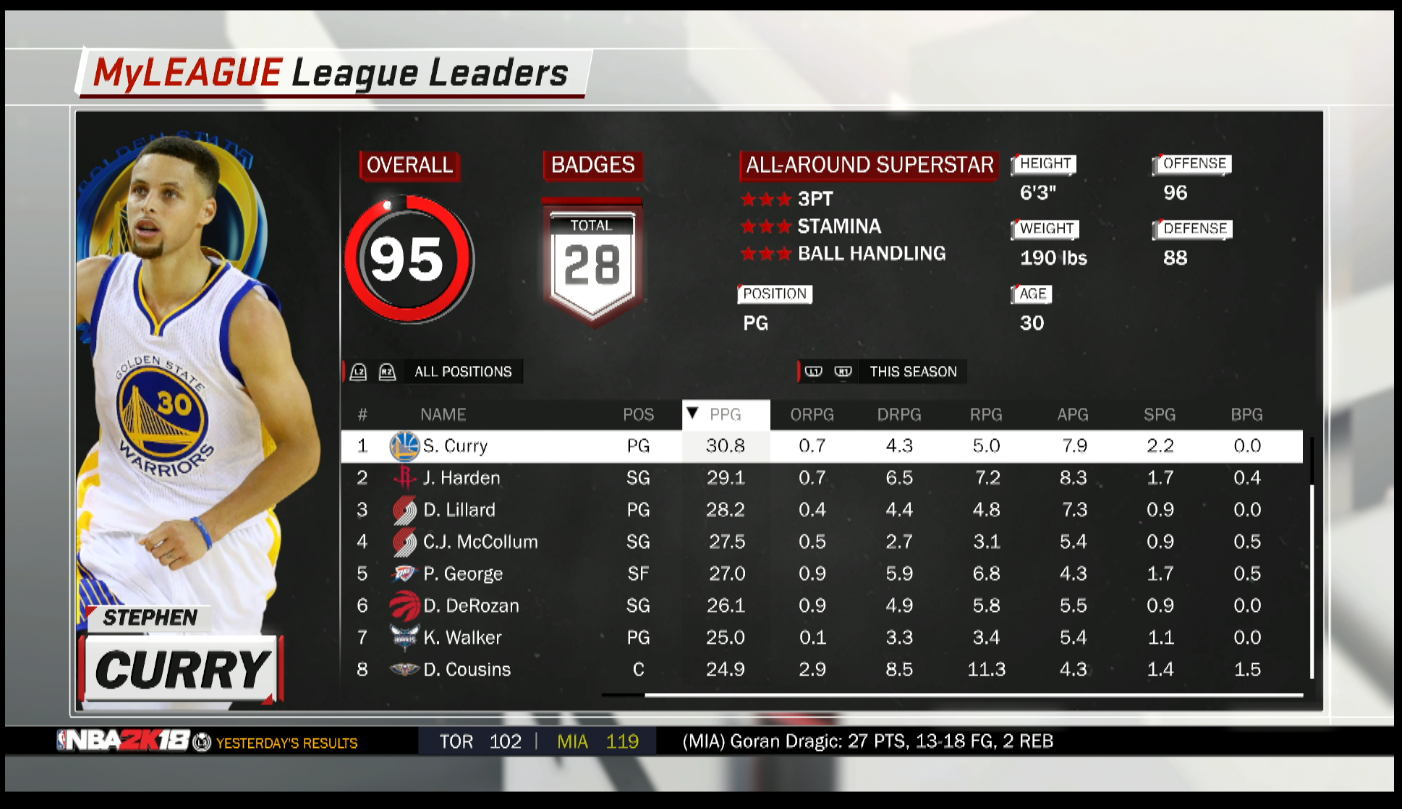Sort leaders by the RPG column header
Image resolution: width=1402 pixels, height=809 pixels.
pos(986,414)
